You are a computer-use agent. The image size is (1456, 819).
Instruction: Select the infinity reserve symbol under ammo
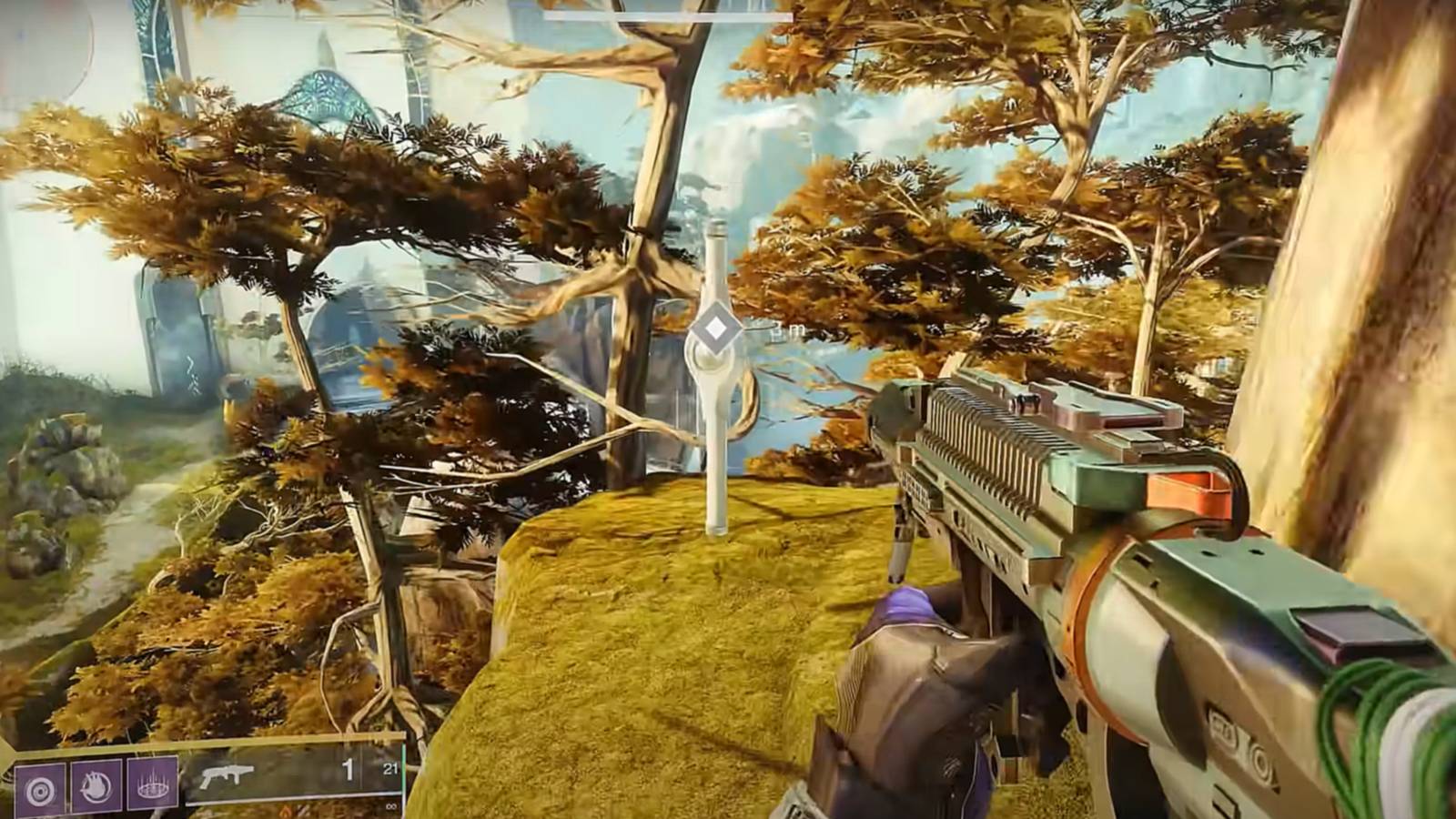(x=389, y=807)
